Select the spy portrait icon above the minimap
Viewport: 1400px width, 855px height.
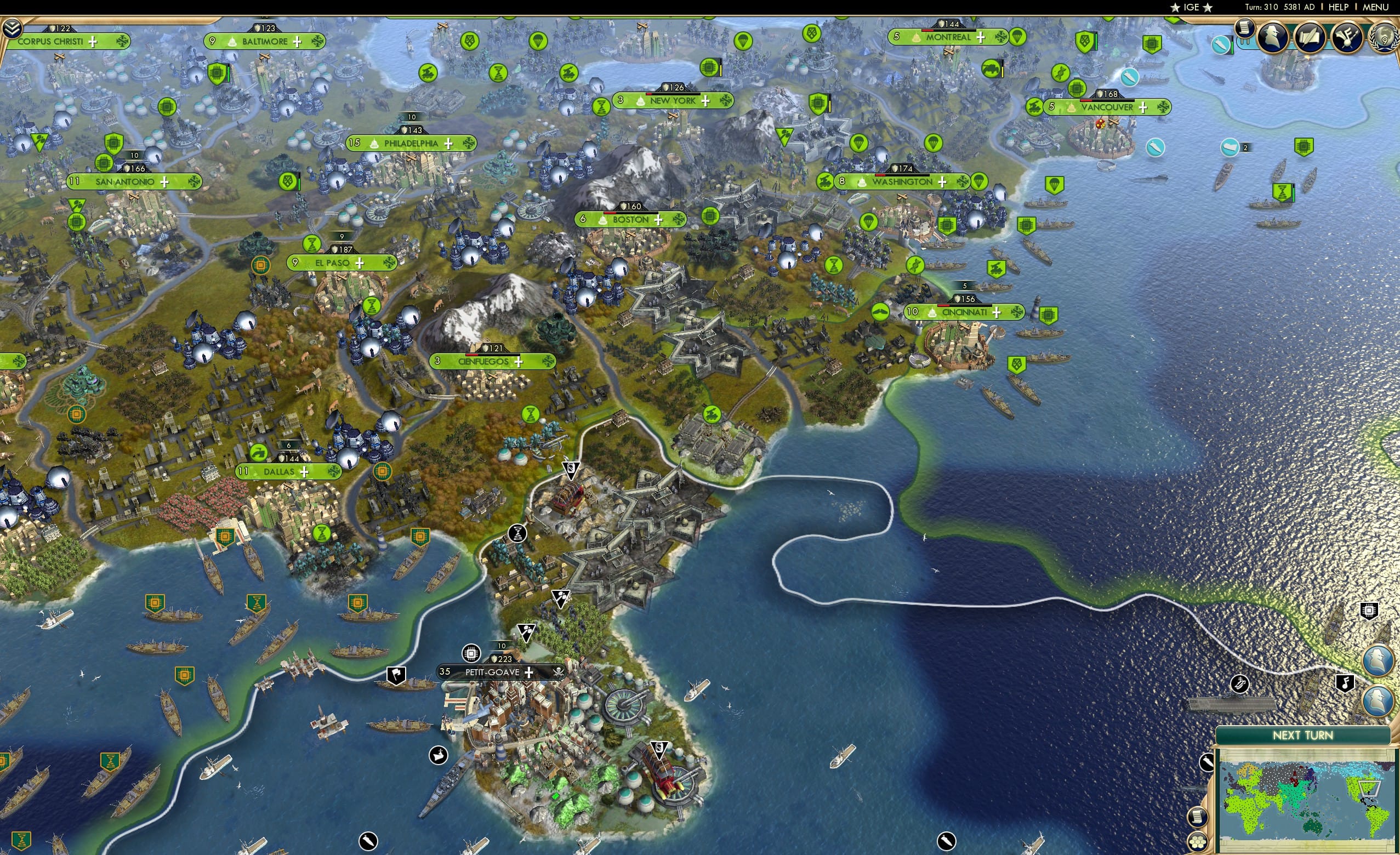1378,659
